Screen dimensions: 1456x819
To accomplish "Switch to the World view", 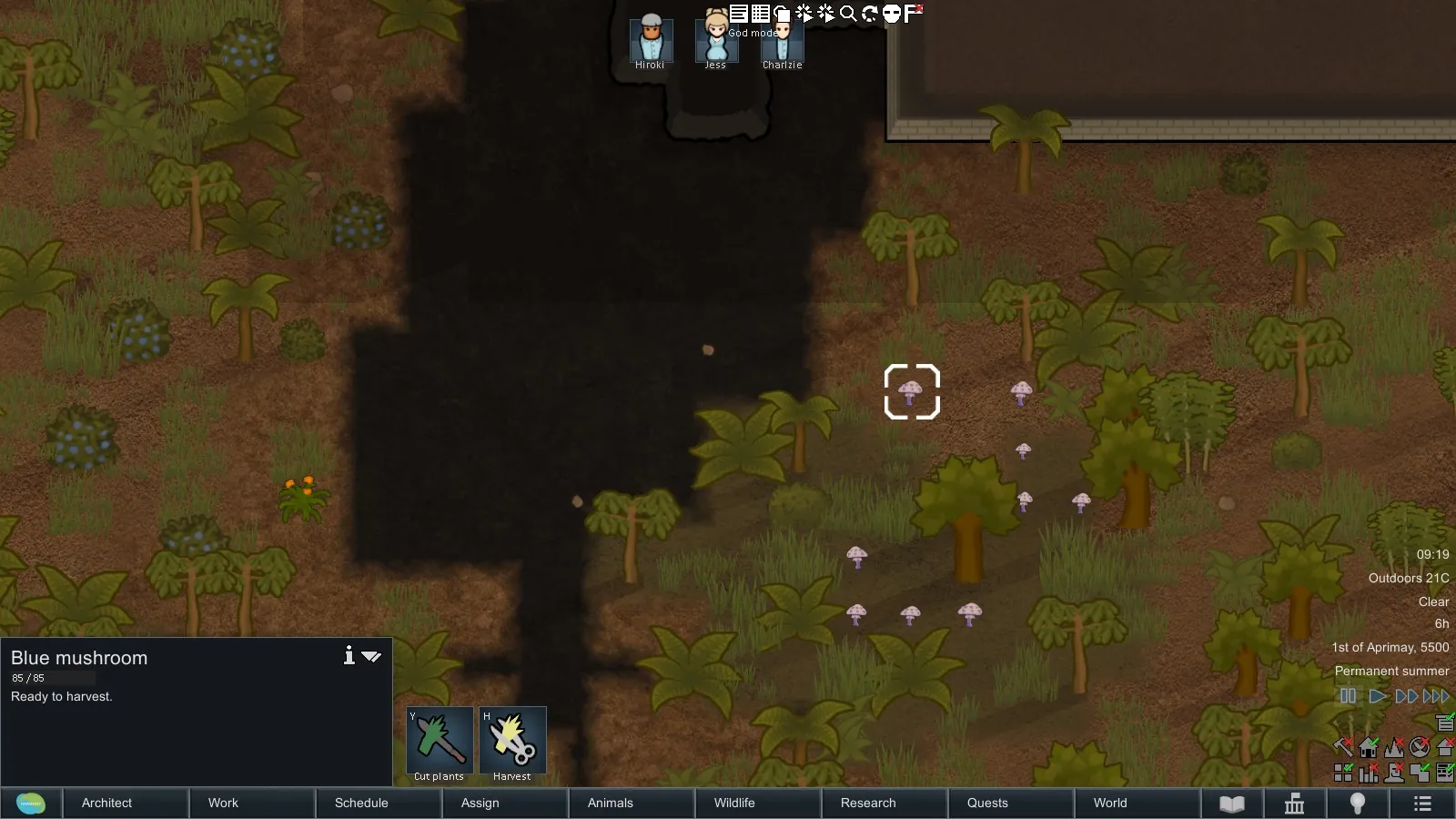I will click(x=1110, y=803).
